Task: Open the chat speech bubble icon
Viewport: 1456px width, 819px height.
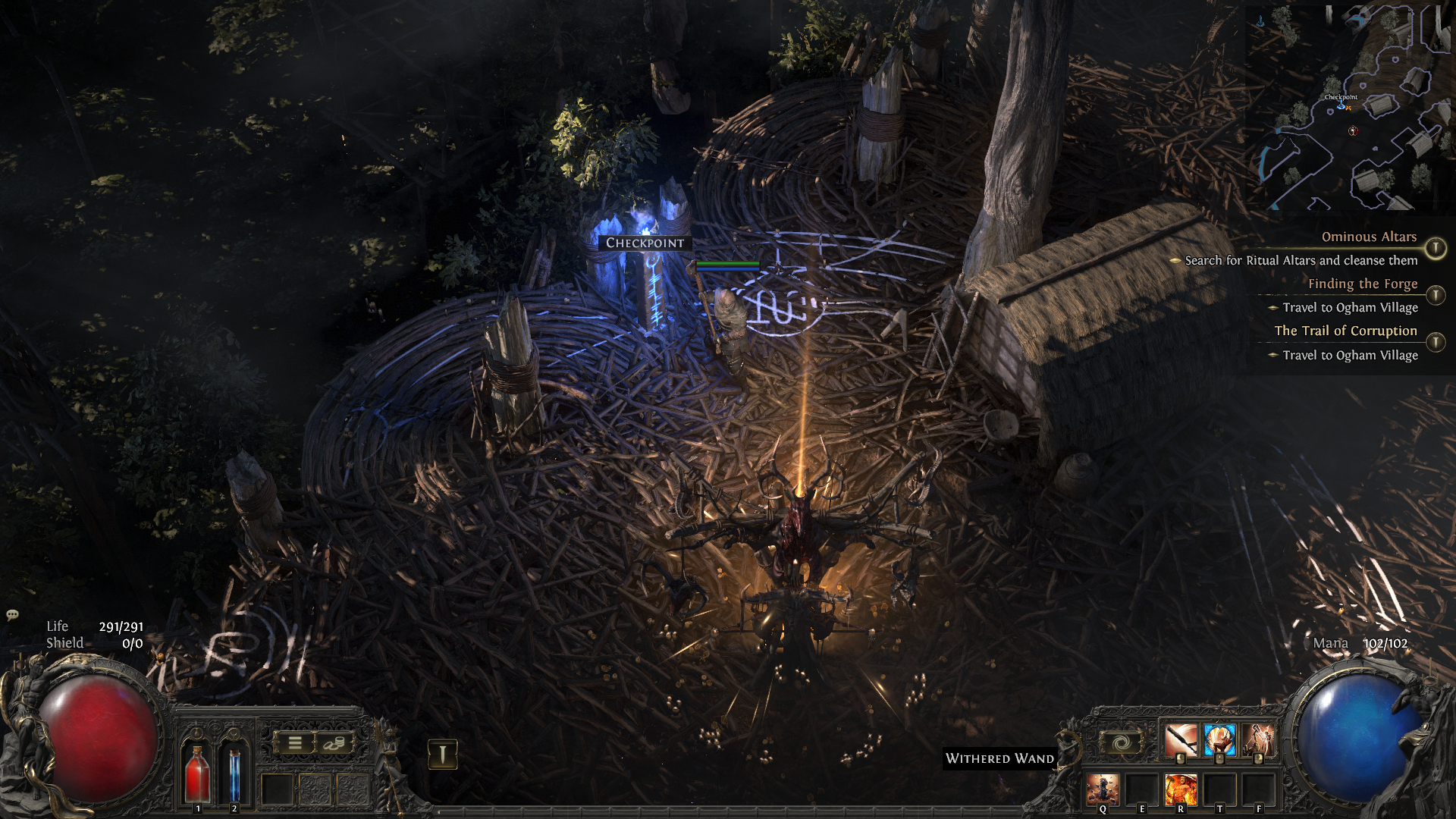Action: coord(12,615)
